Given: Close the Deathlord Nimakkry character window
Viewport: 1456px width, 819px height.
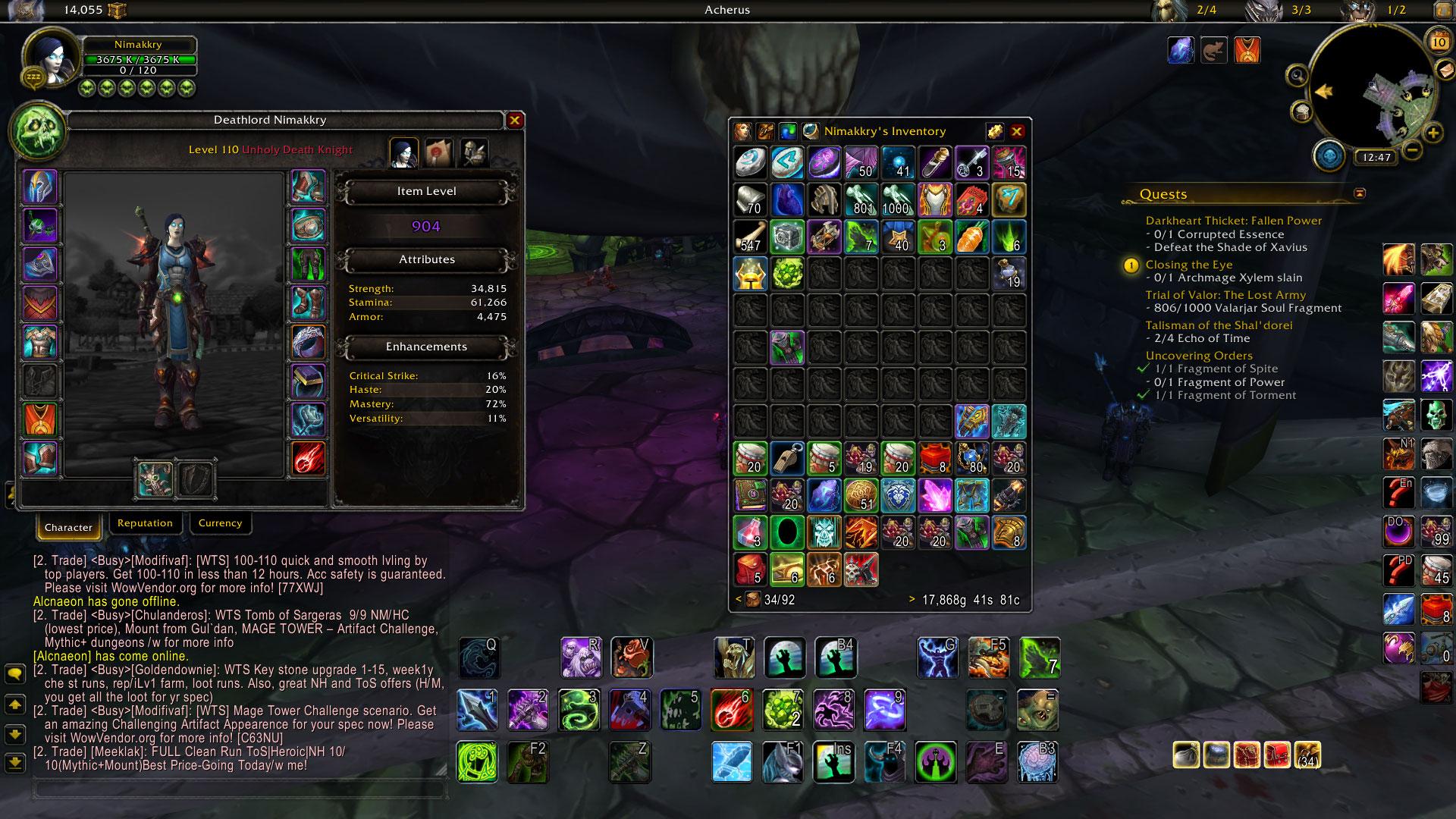Looking at the screenshot, I should (x=514, y=120).
